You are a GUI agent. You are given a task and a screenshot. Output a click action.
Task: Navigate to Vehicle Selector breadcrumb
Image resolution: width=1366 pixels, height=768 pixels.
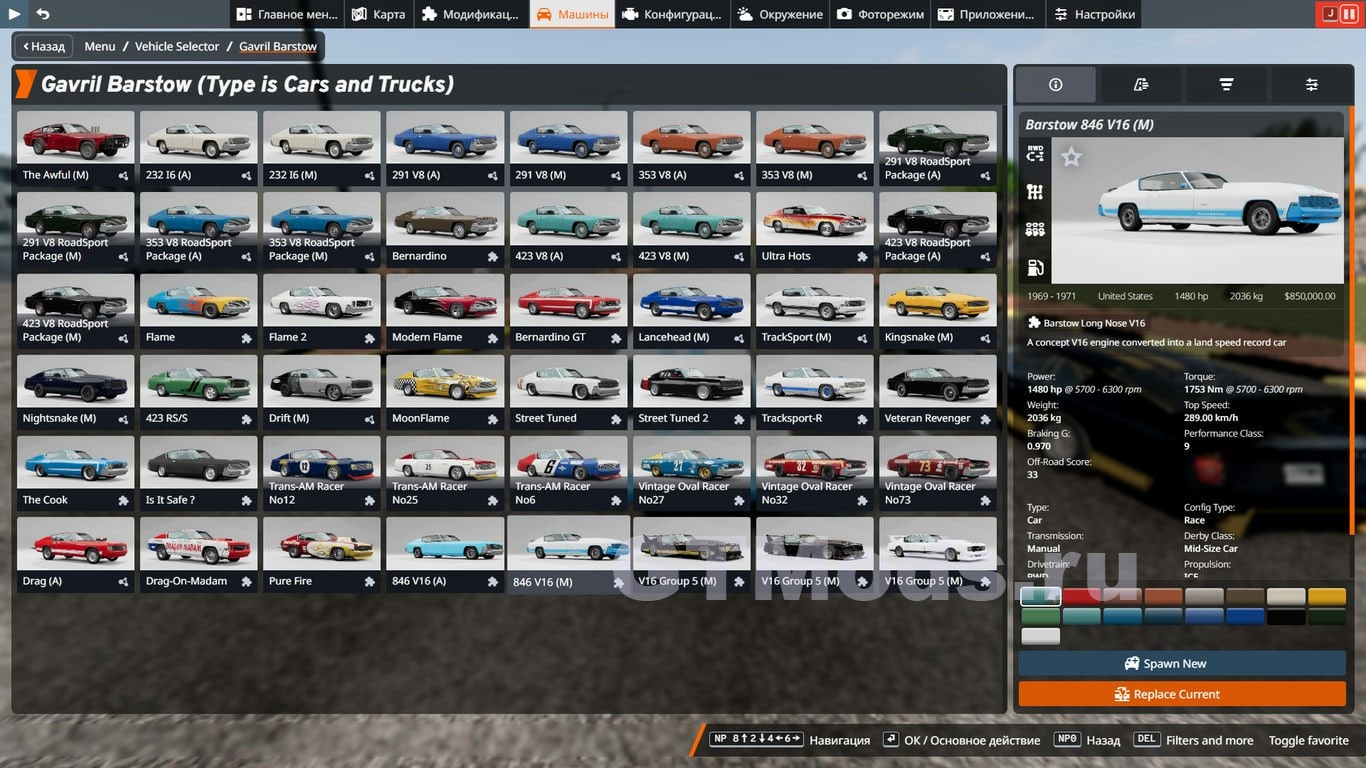pos(177,46)
